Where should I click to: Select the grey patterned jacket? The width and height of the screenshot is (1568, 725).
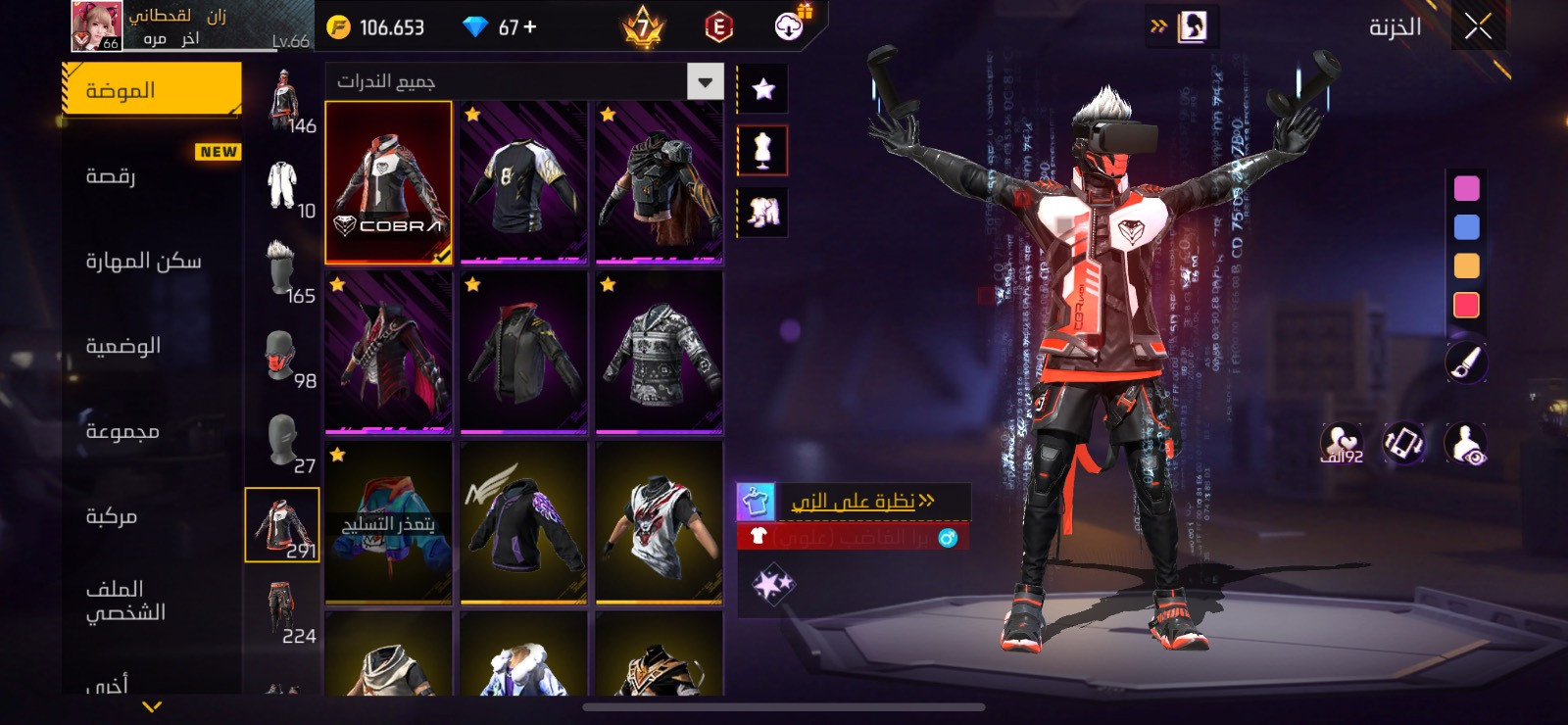(x=659, y=353)
